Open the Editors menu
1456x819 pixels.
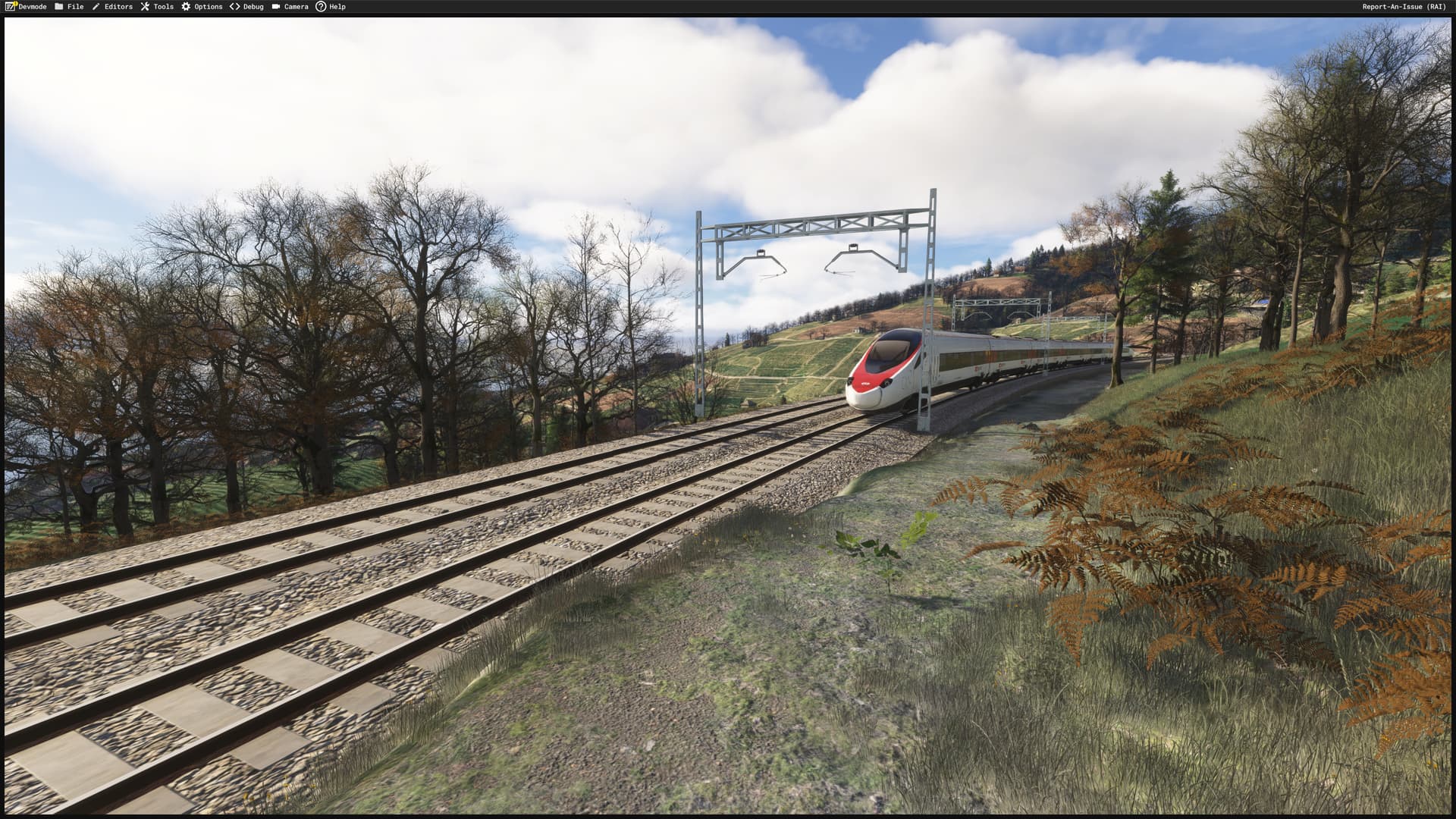[118, 7]
